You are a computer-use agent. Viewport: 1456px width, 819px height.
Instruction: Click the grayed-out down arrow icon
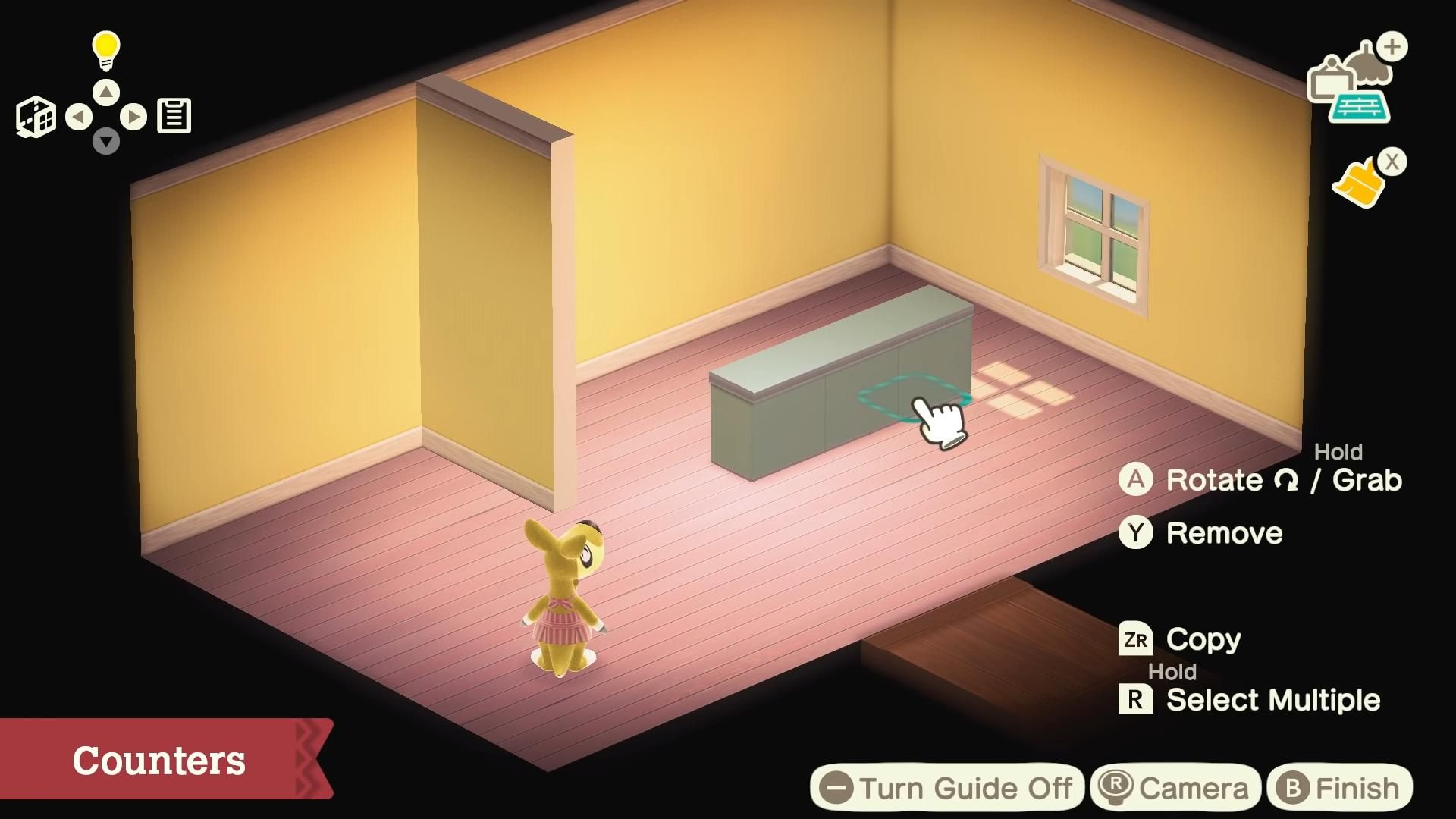click(x=105, y=140)
